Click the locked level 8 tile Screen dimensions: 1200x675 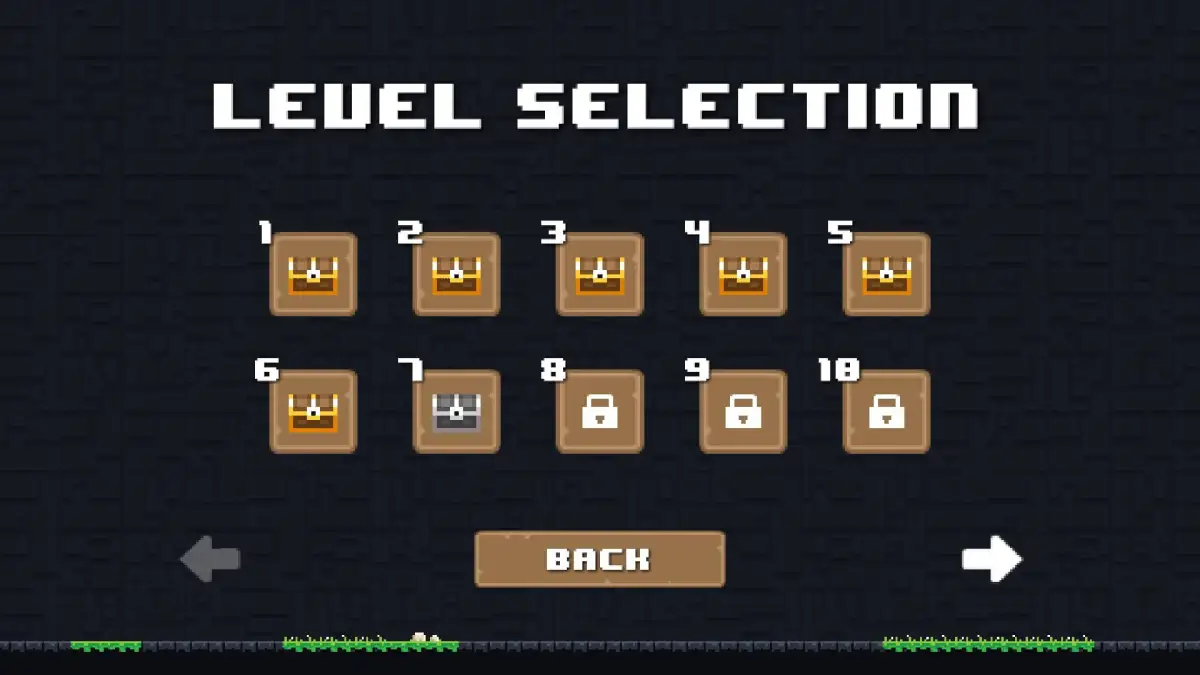(x=600, y=412)
